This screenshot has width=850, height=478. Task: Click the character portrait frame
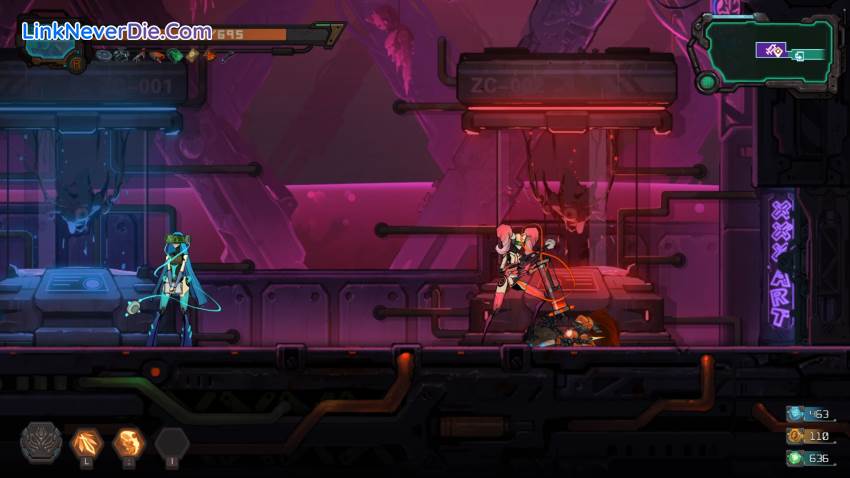tap(45, 40)
